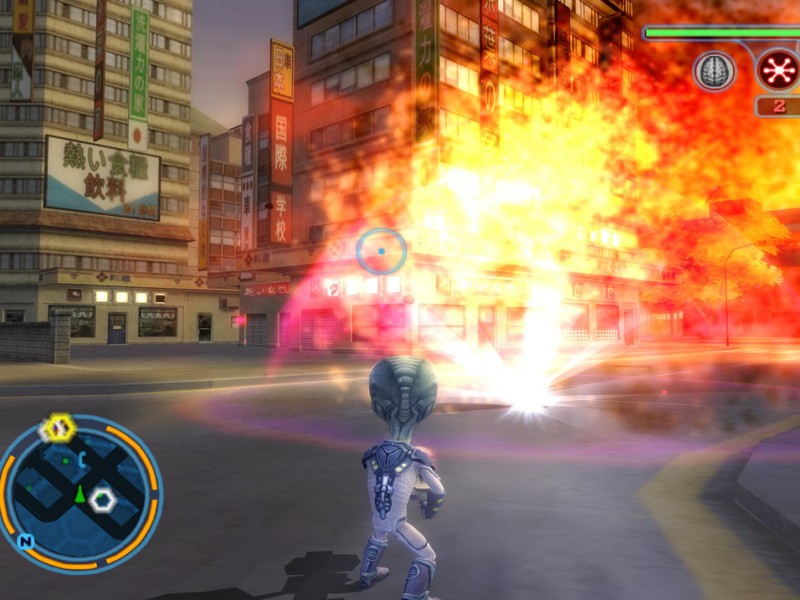Activate the red burst weapon icon
The height and width of the screenshot is (600, 800).
(776, 70)
